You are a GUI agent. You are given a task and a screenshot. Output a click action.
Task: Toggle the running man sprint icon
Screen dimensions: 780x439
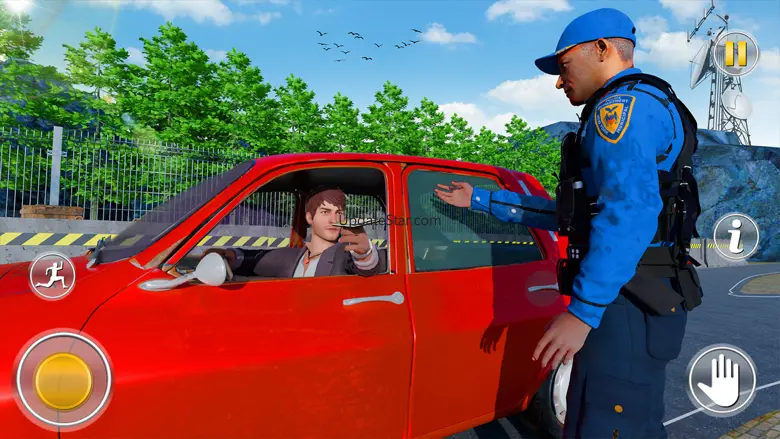pyautogui.click(x=52, y=277)
